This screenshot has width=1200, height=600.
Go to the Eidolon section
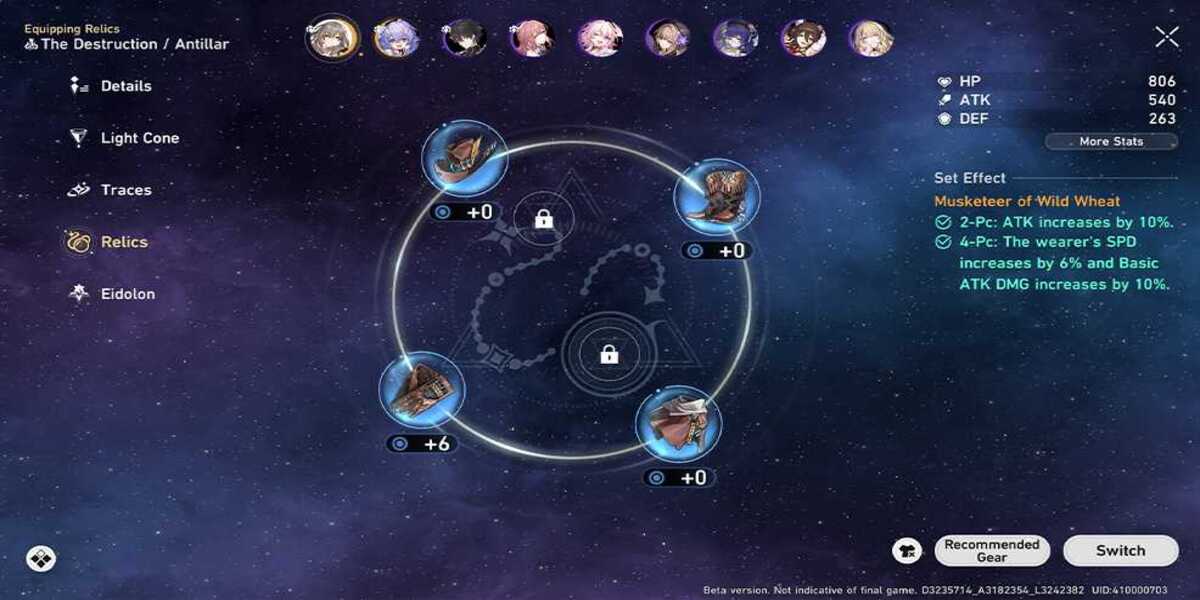click(127, 294)
